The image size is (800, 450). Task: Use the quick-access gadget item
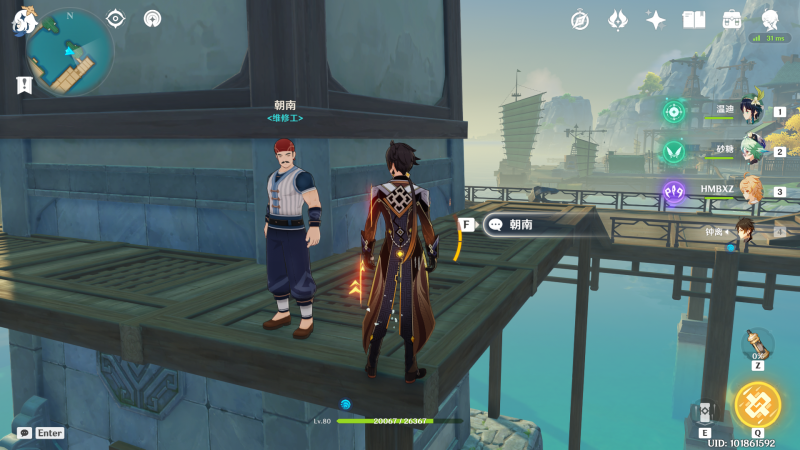(x=757, y=344)
